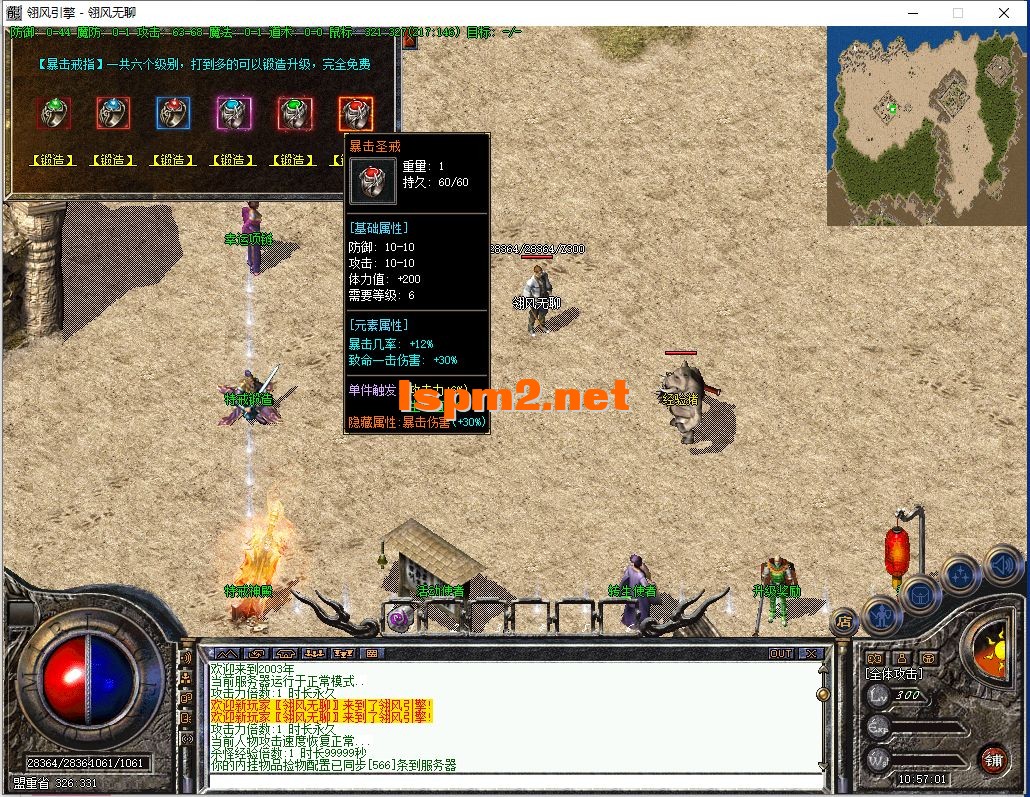Viewport: 1030px width, 797px height.
Task: Open the skills sparkle round button
Action: click(960, 575)
